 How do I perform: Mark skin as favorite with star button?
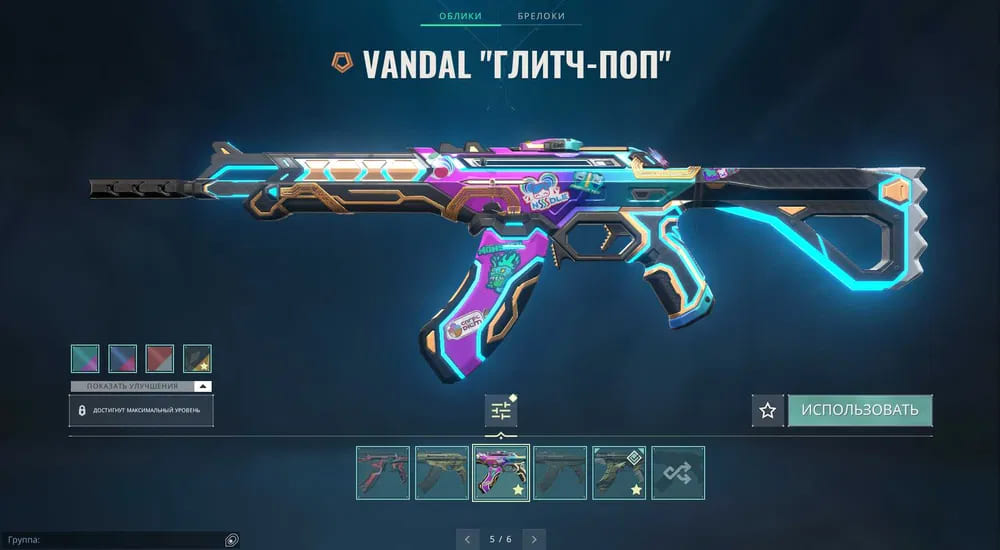coord(767,410)
